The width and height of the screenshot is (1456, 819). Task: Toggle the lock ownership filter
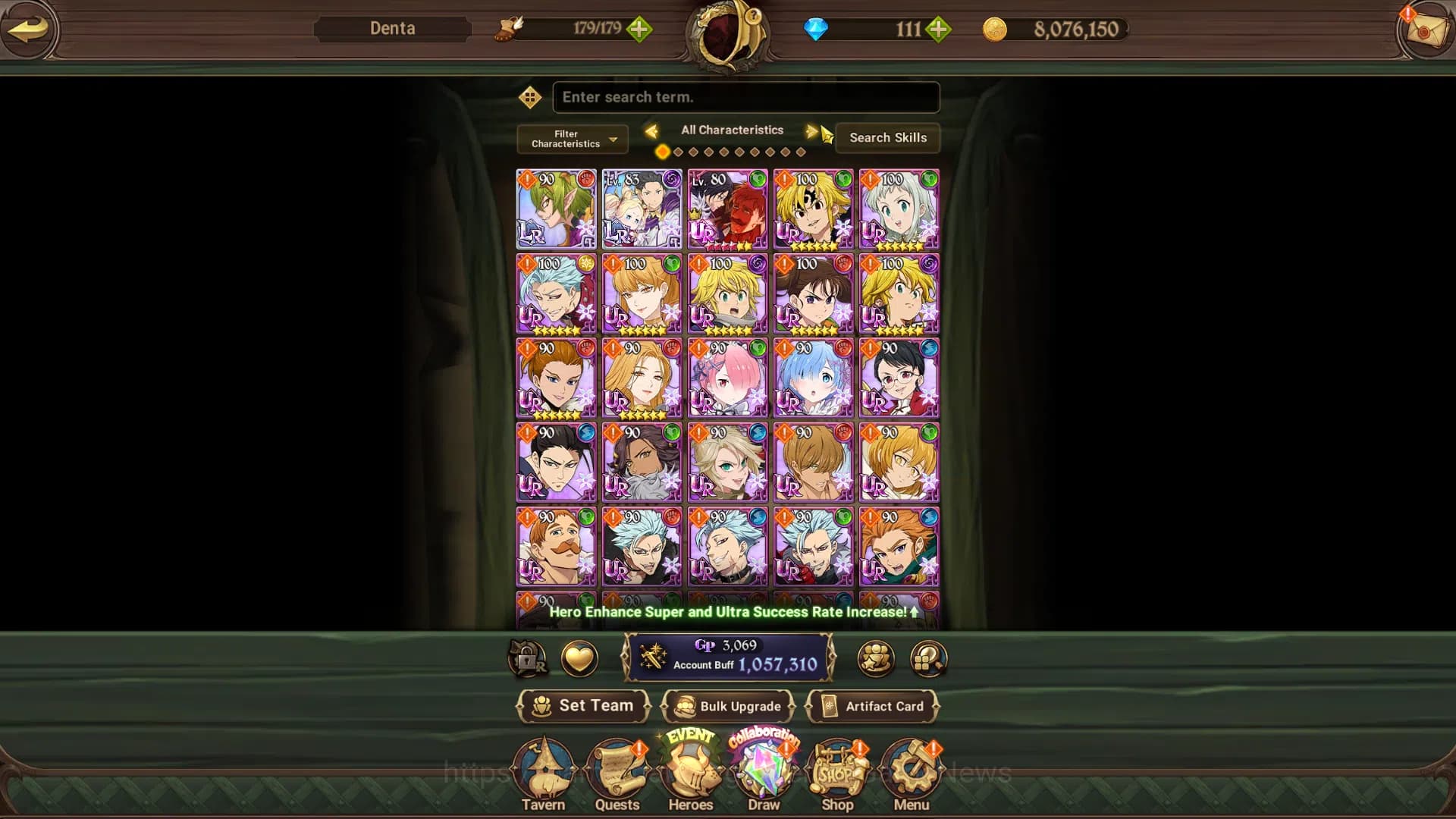click(529, 659)
